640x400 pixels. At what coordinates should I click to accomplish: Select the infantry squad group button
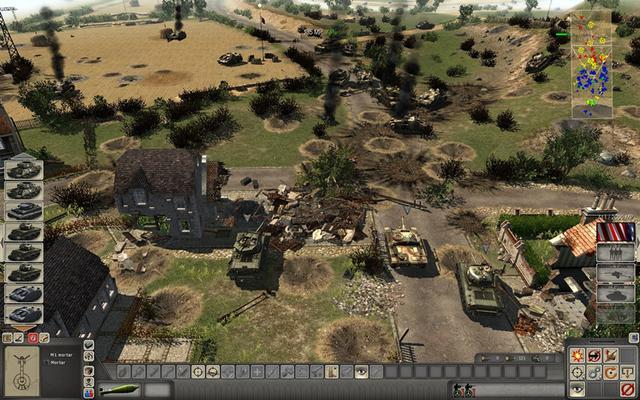[x=615, y=254]
